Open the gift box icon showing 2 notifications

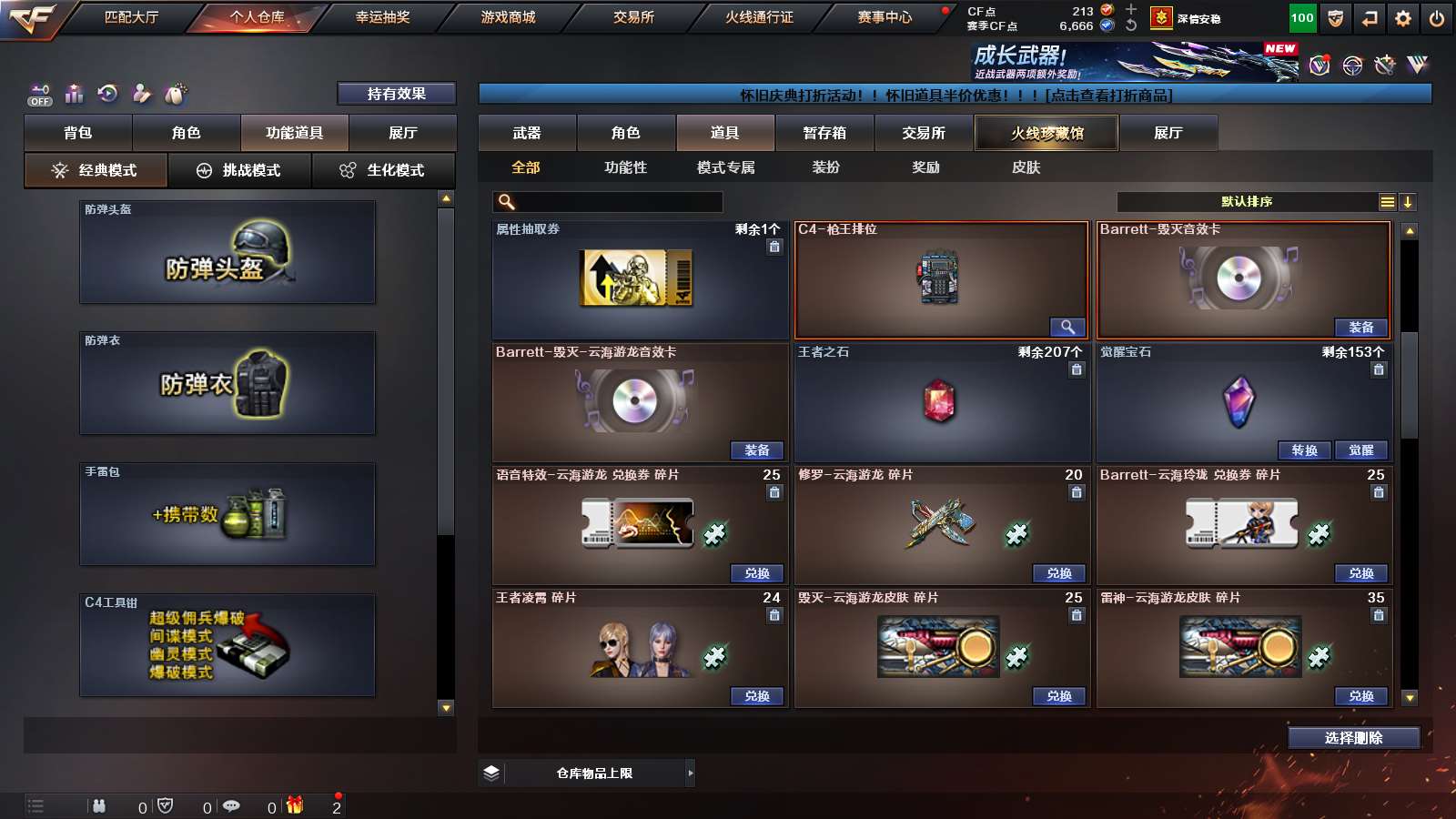point(296,806)
